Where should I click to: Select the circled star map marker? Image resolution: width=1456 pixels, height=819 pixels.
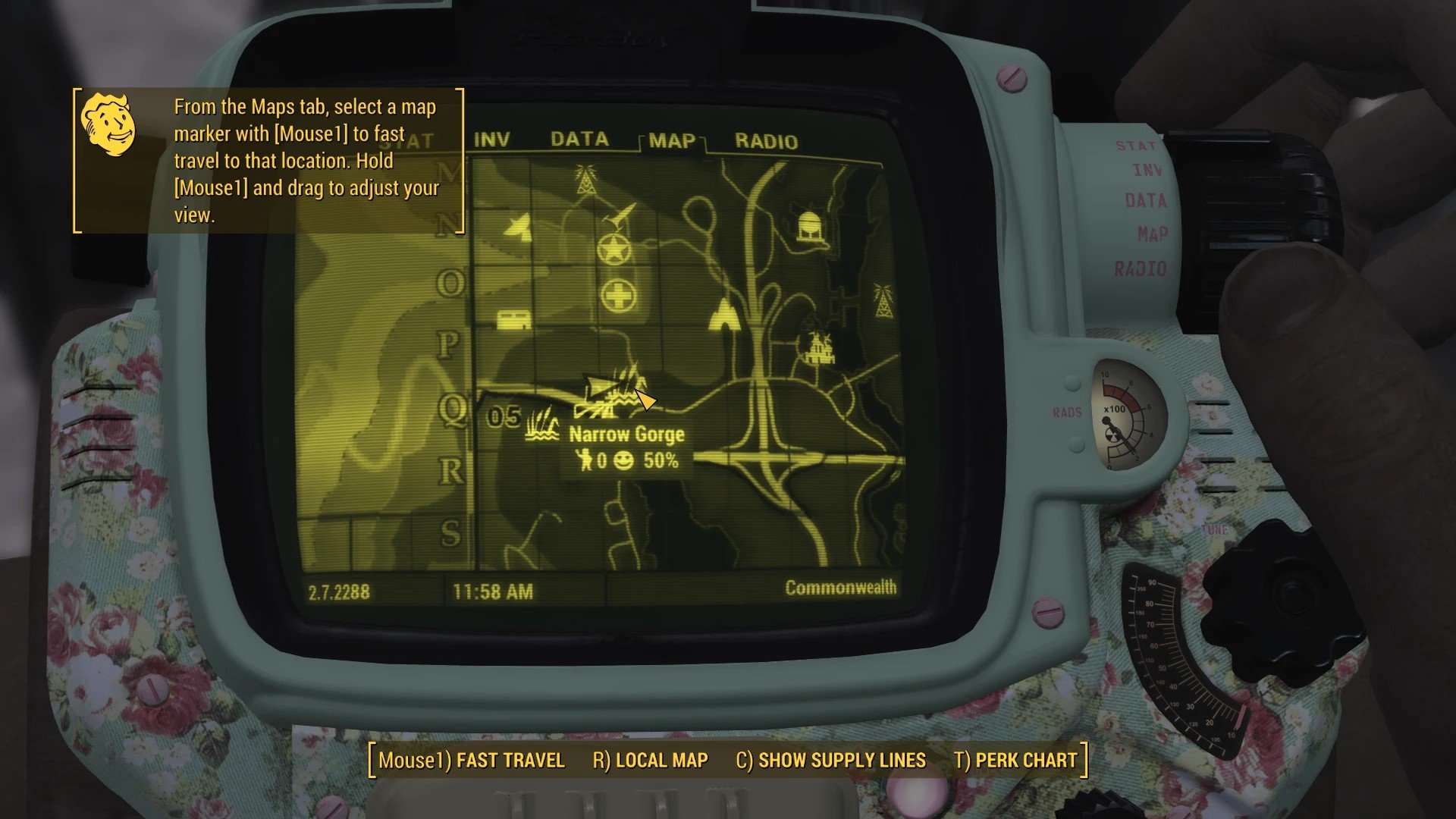[614, 249]
